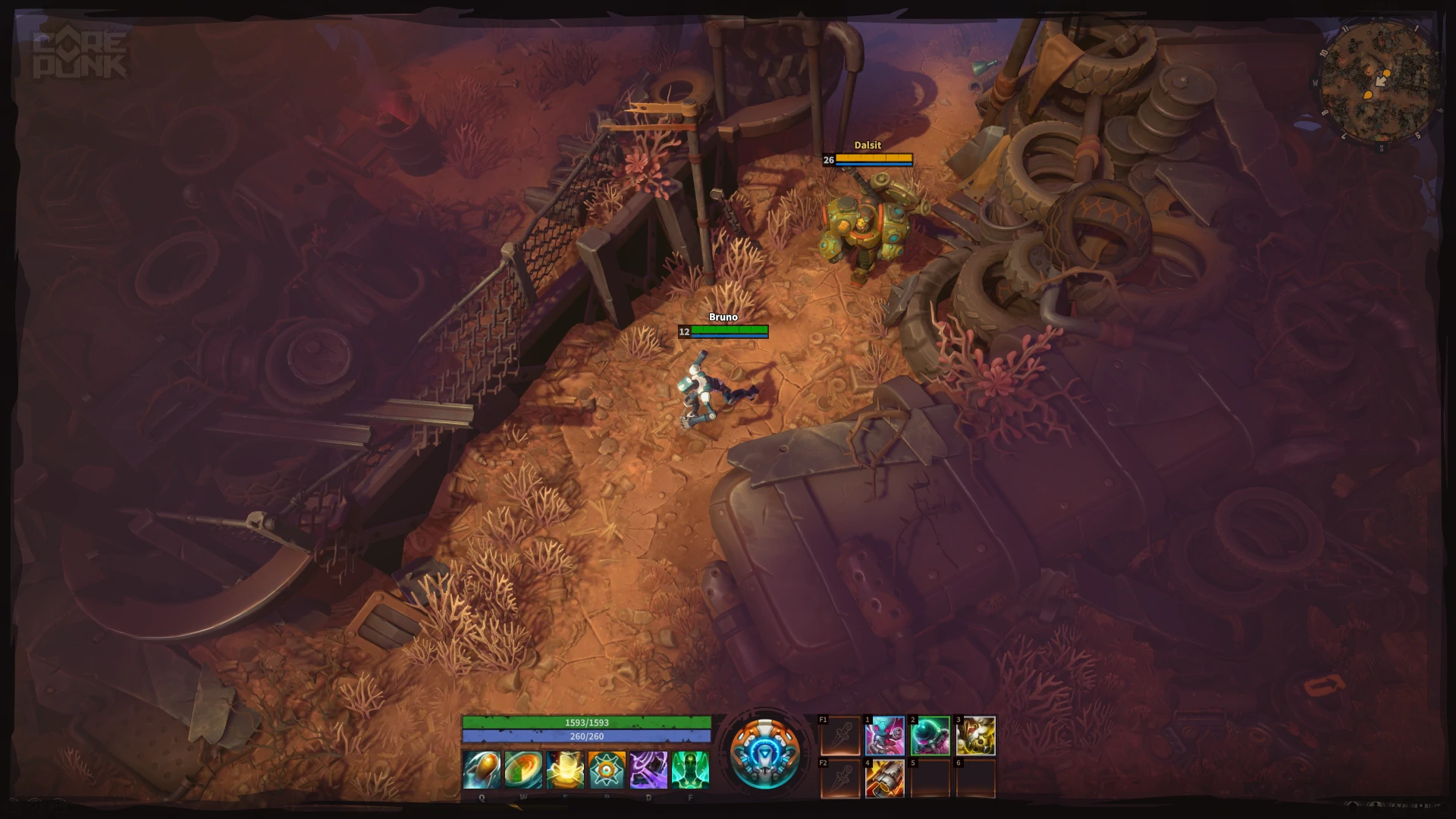
Task: Activate the W scanner ability
Action: (522, 770)
